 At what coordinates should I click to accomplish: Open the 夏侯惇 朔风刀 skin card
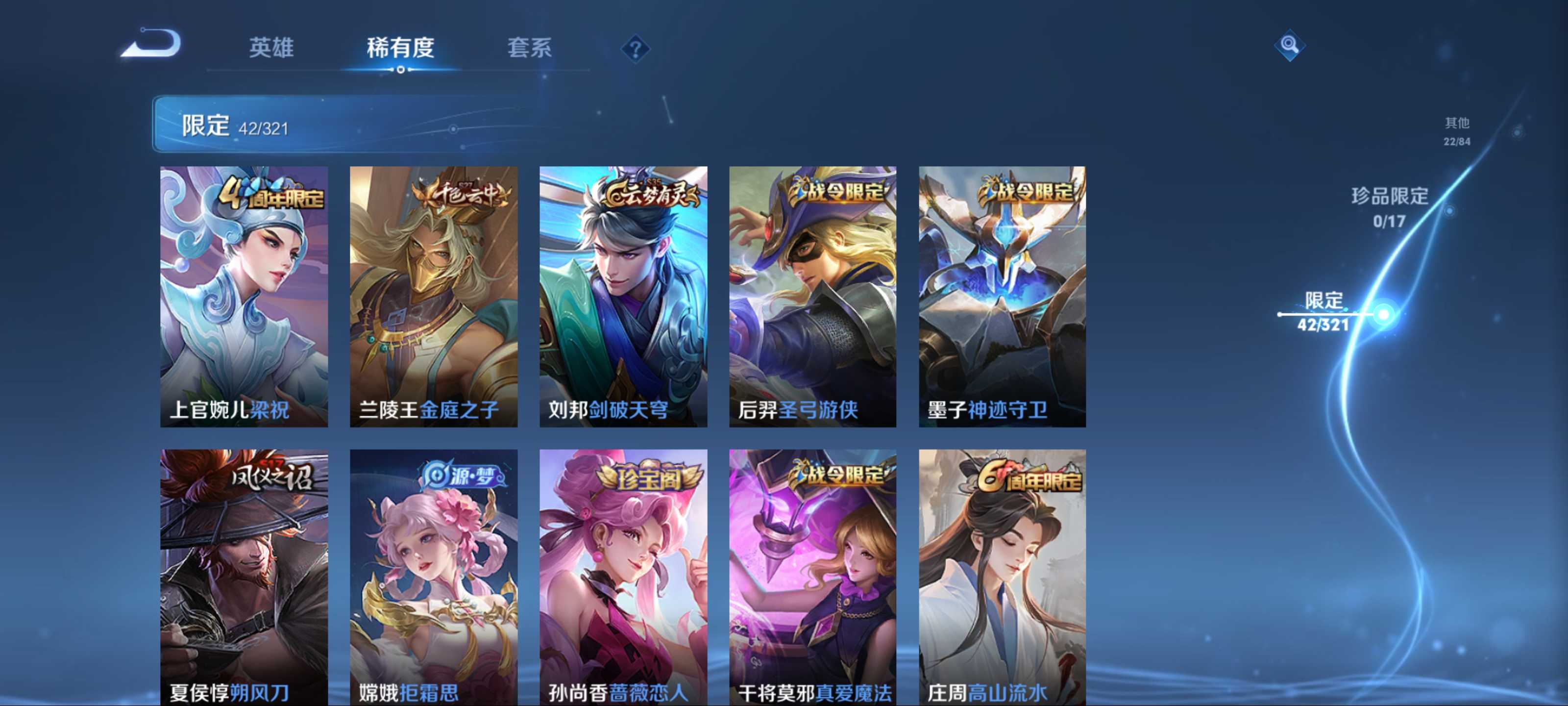pos(244,576)
